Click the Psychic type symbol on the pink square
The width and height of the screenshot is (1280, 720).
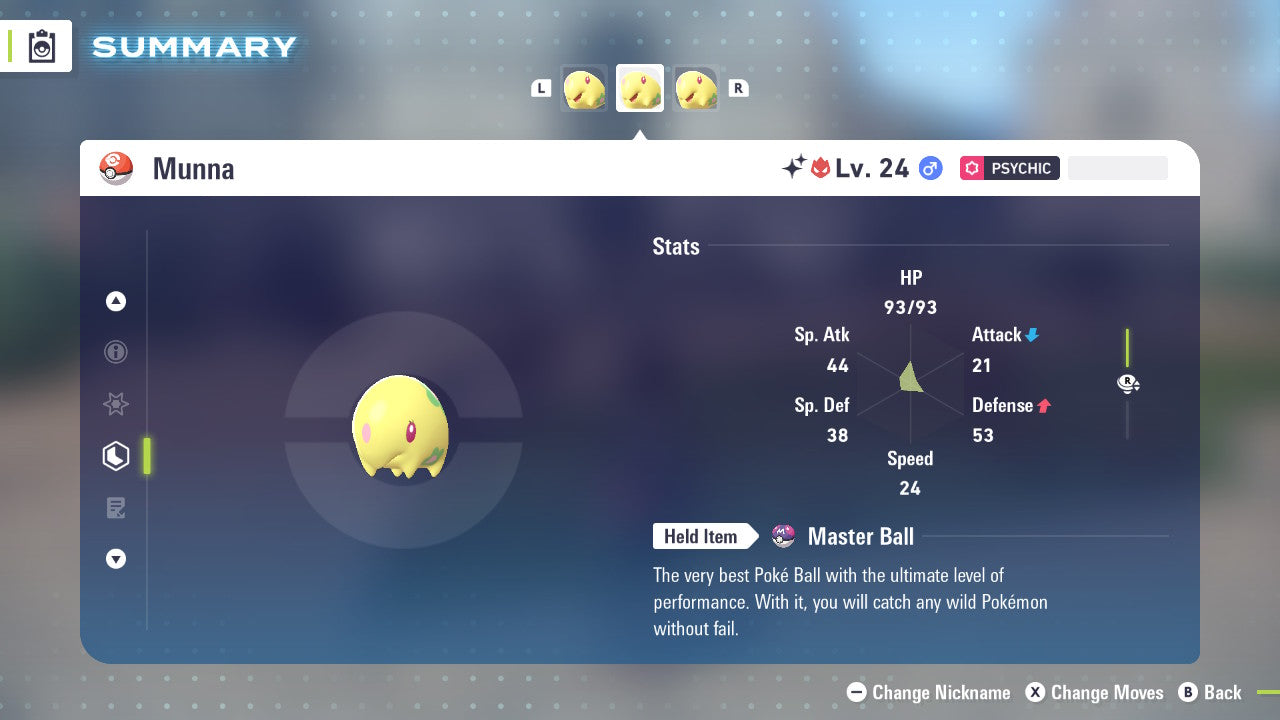point(971,168)
